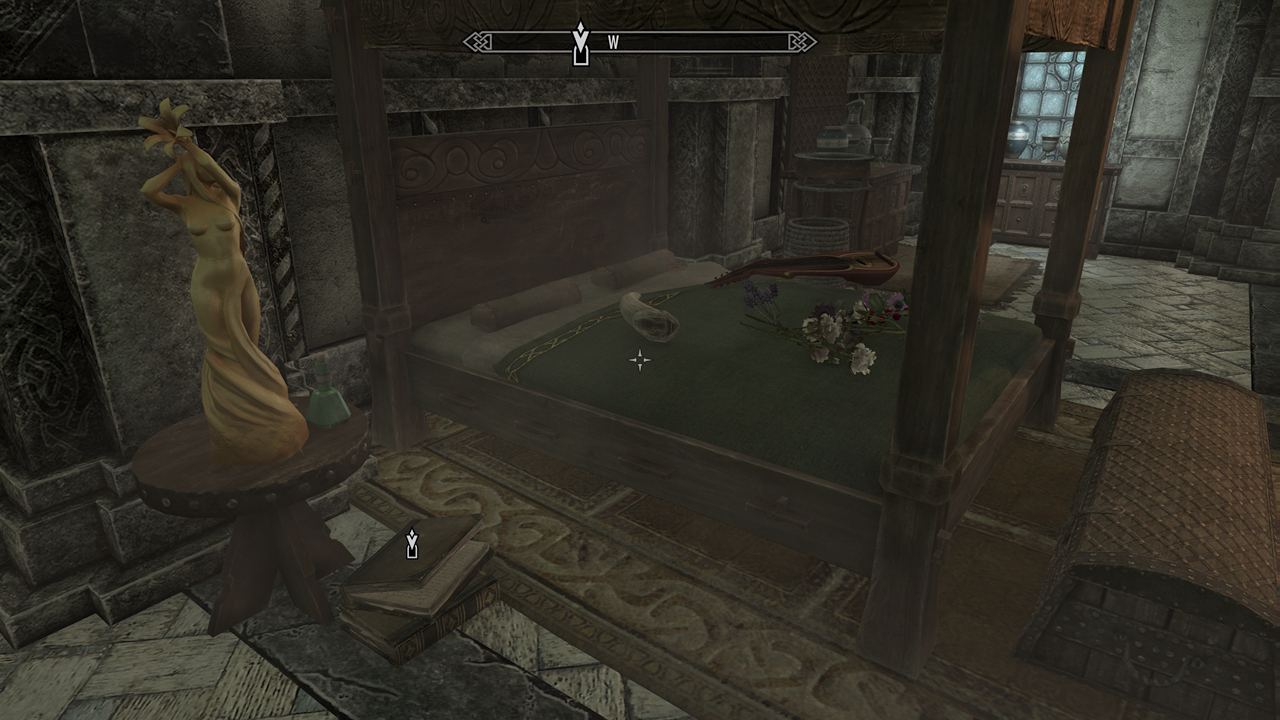This screenshot has height=720, width=1280.
Task: Select the floating quest marker above the books
Action: (x=412, y=544)
